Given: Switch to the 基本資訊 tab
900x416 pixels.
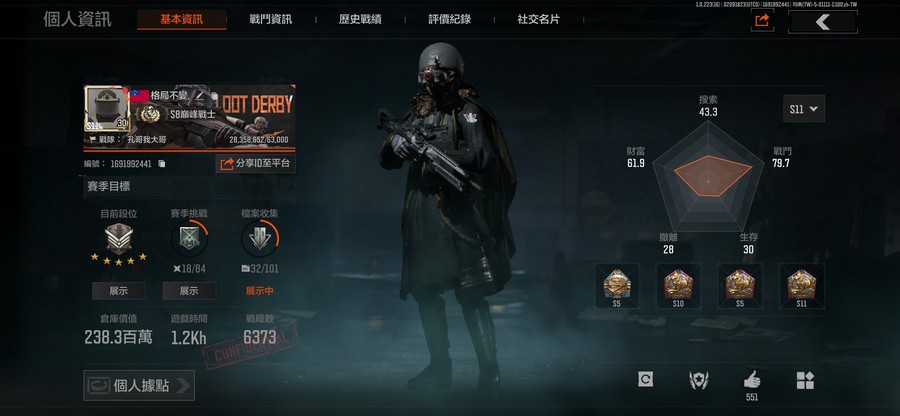Looking at the screenshot, I should click(180, 19).
